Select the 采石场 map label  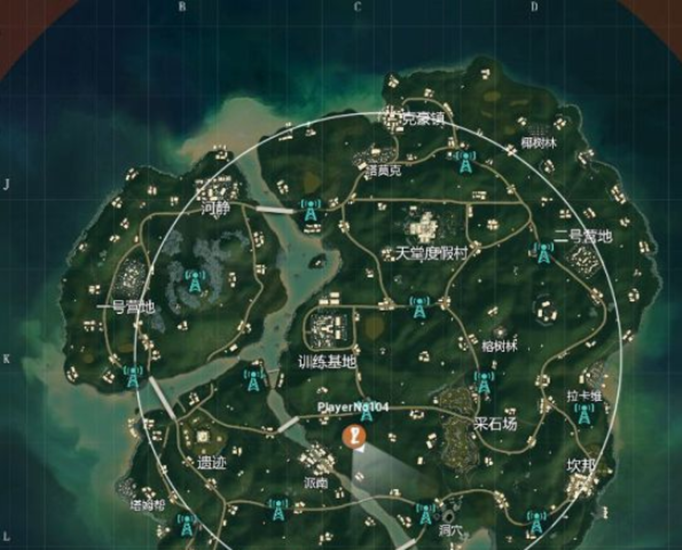495,423
